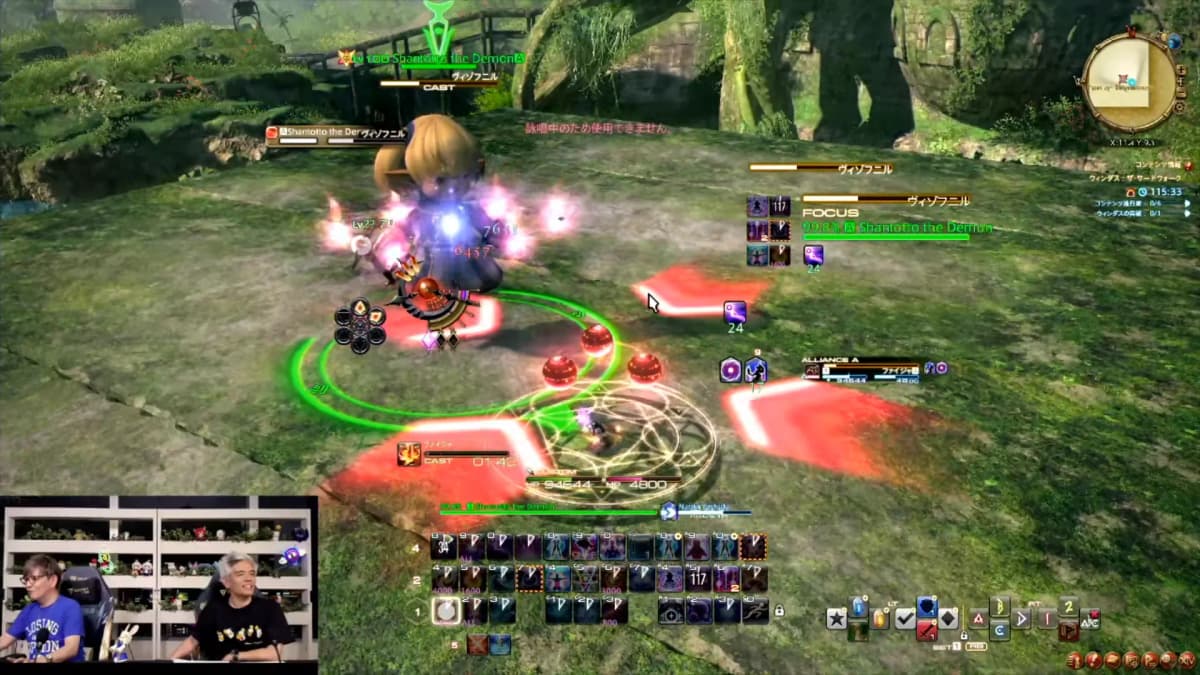Place the yellow B waymark
1200x675 pixels.
(x=999, y=607)
